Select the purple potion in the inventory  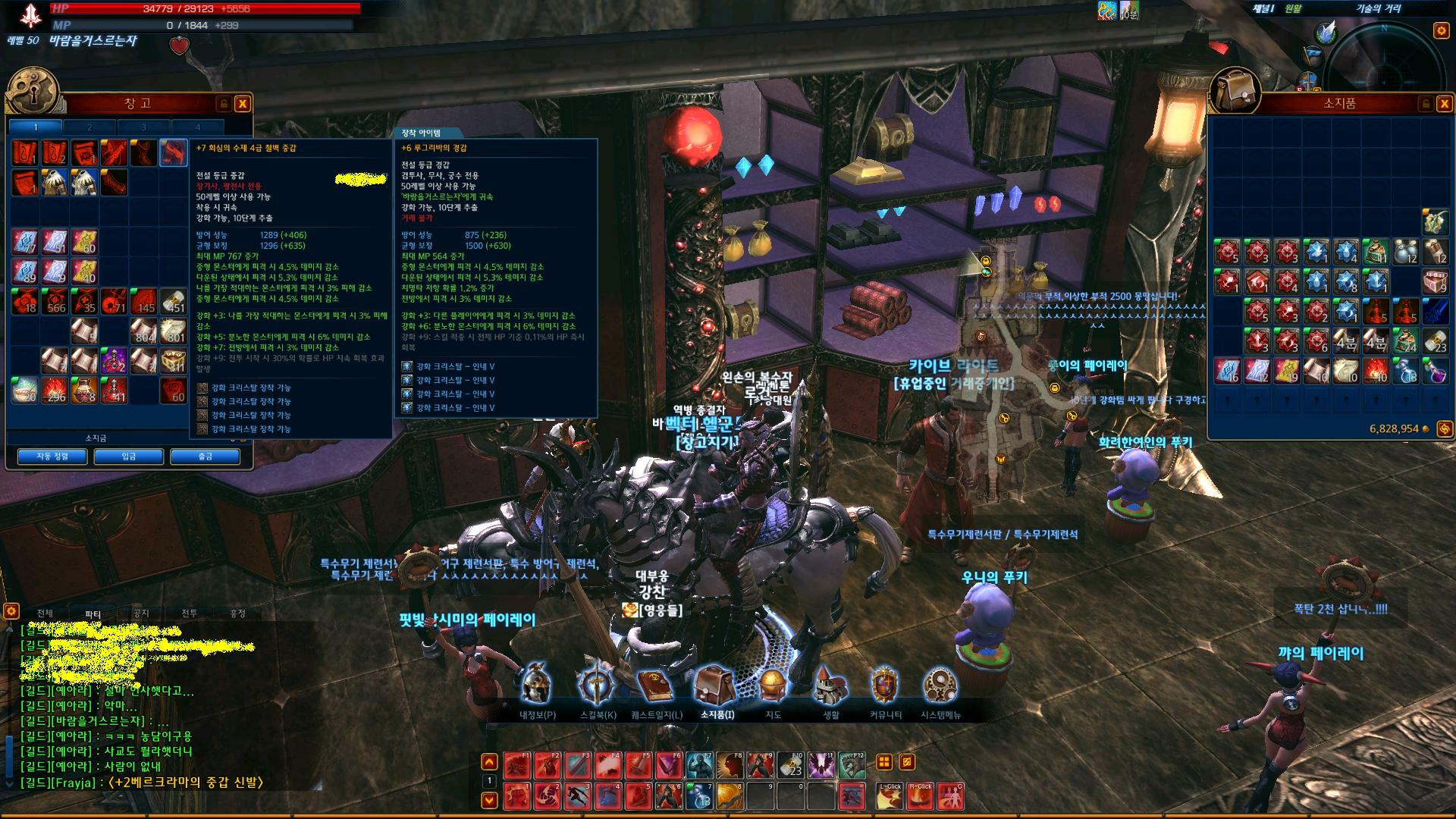click(x=1435, y=370)
